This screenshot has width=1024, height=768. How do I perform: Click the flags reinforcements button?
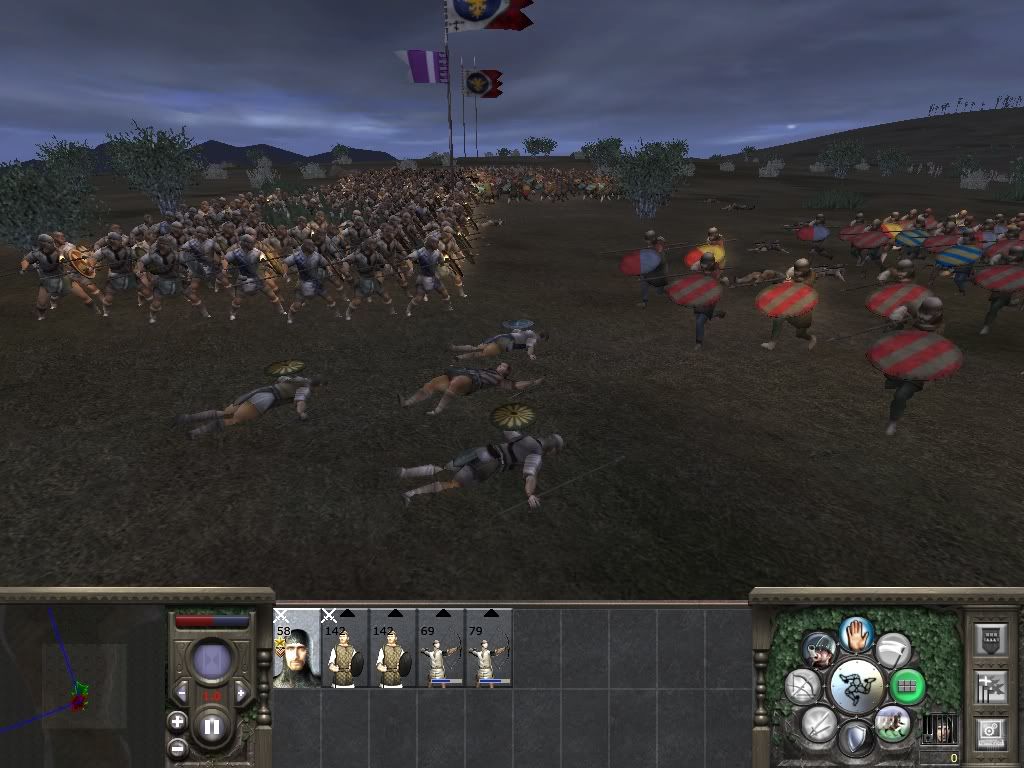pyautogui.click(x=989, y=686)
